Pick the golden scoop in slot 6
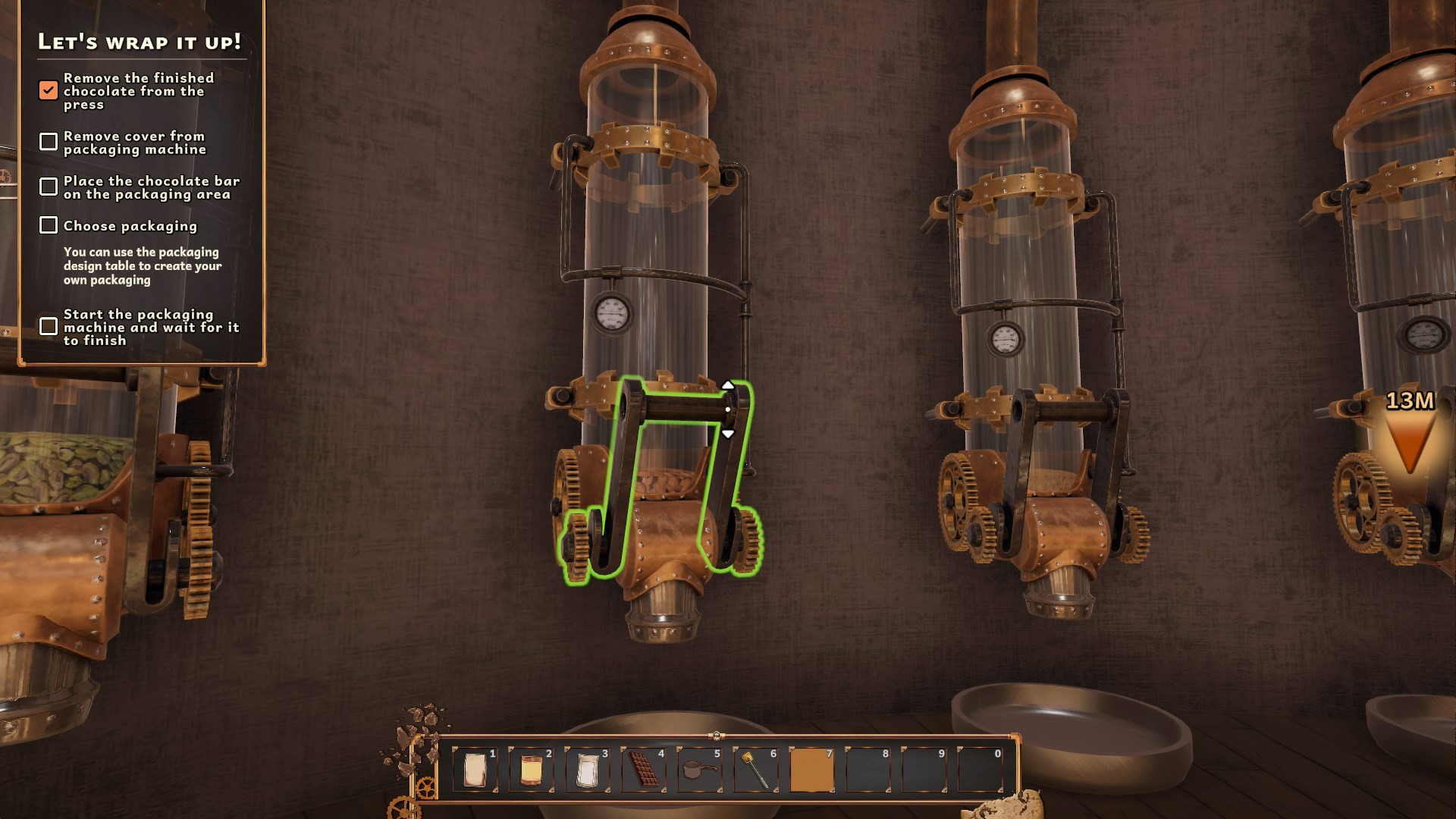1456x819 pixels. tap(755, 770)
